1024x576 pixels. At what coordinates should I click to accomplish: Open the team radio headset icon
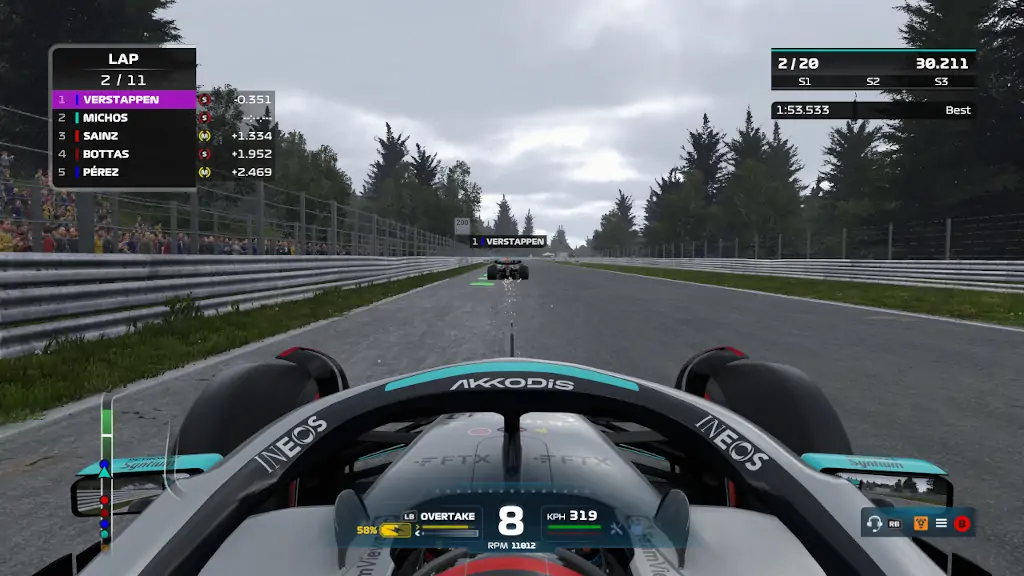pos(875,523)
